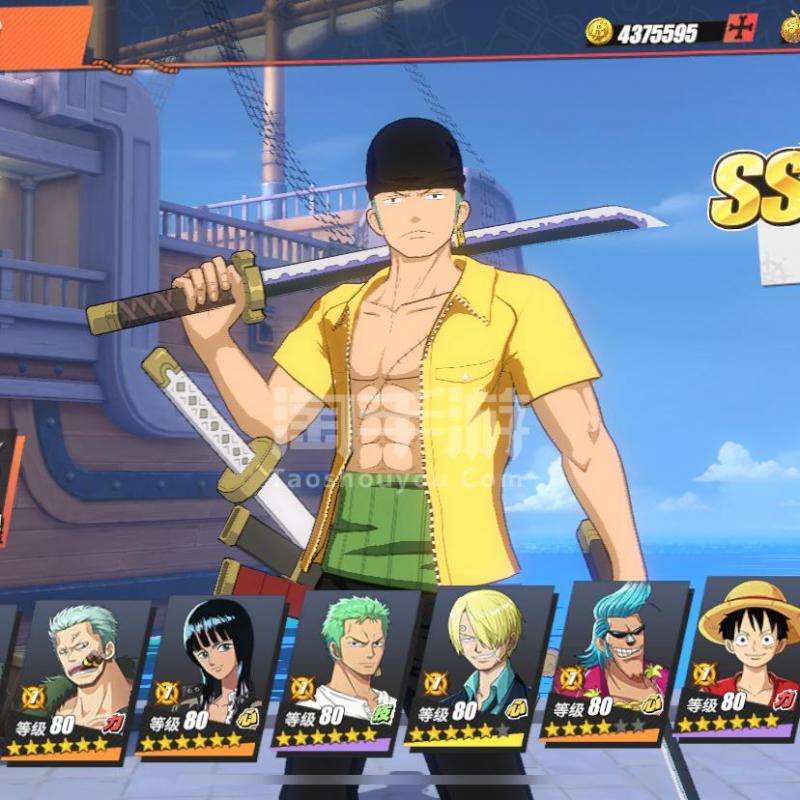This screenshot has height=800, width=800.
Task: Add gold coins with the red plus button
Action: pos(740,30)
